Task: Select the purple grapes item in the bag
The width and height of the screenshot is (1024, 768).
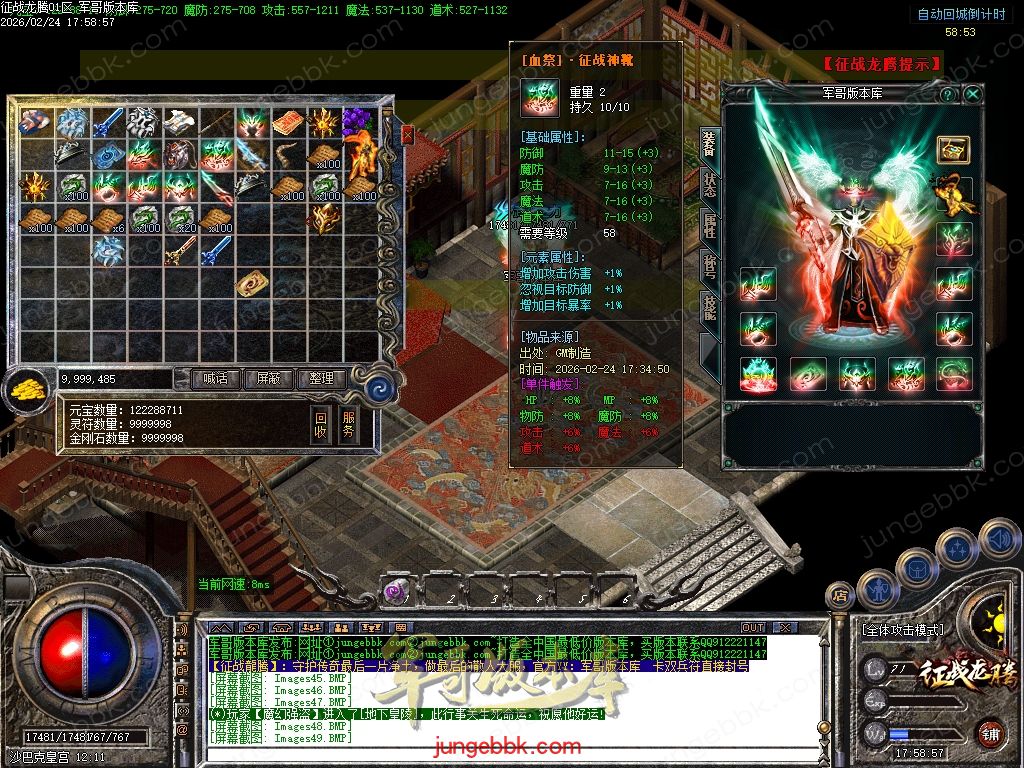Action: 355,123
